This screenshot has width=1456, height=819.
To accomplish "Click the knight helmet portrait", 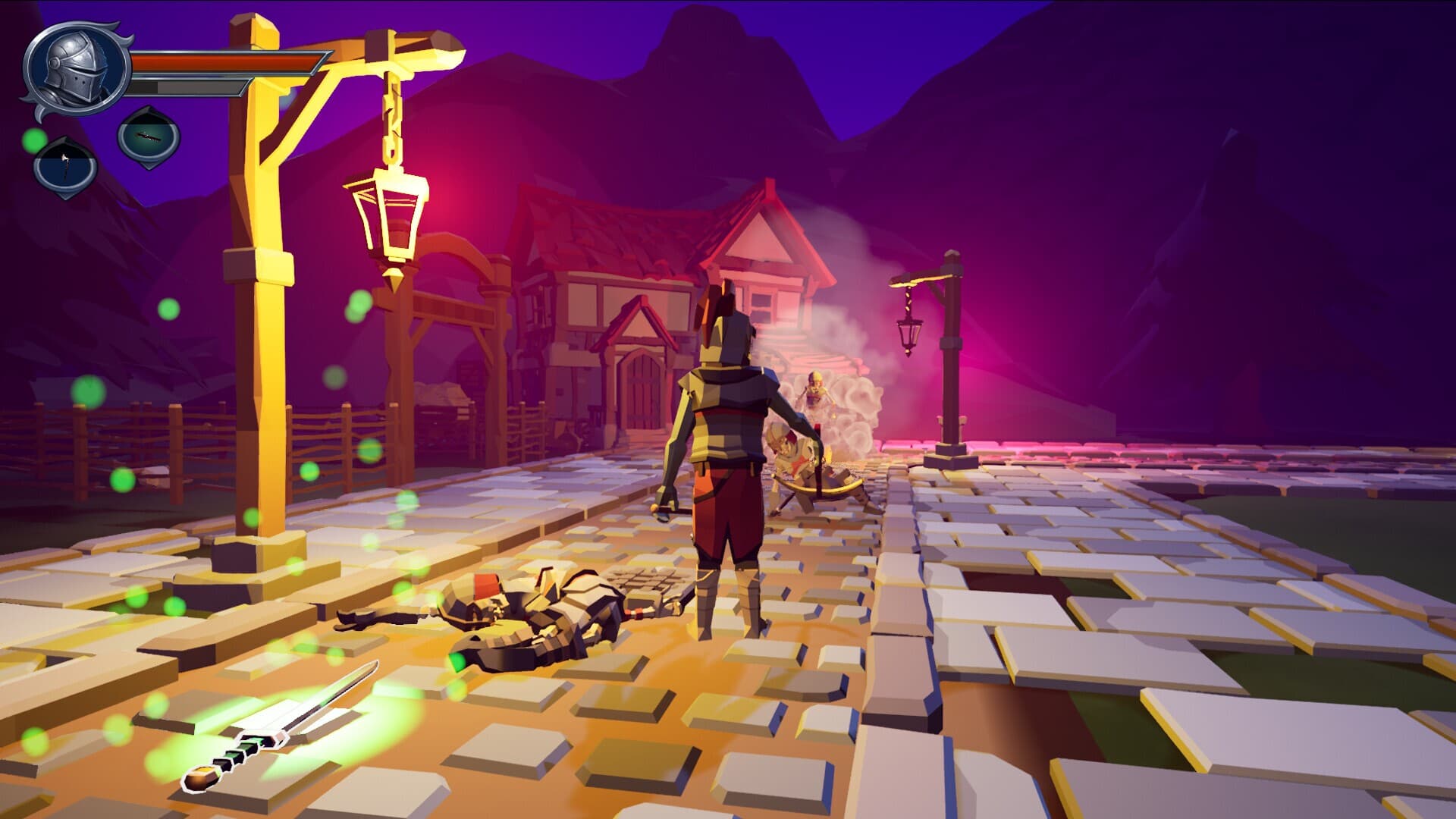I will click(75, 67).
